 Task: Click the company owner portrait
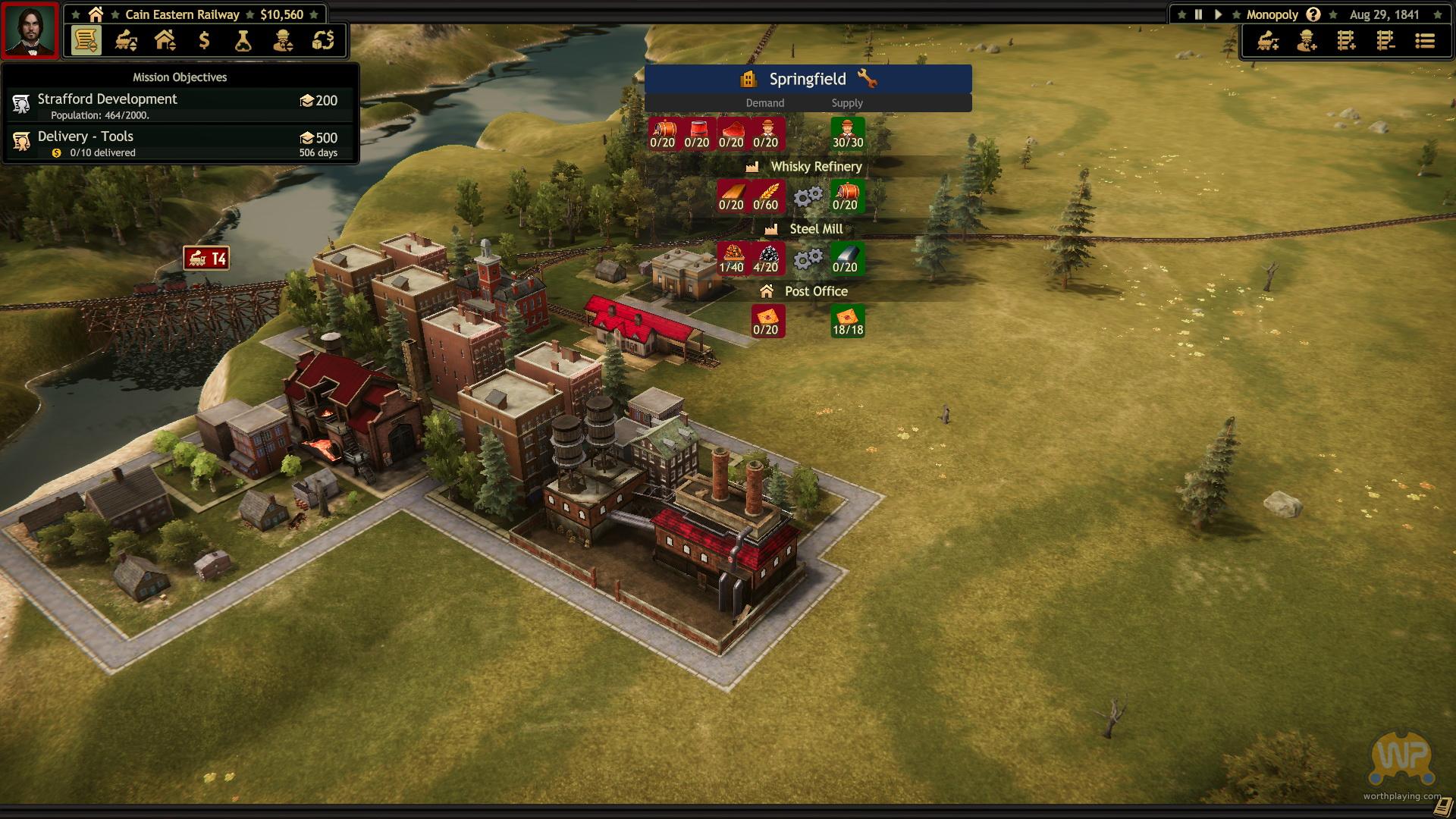pos(30,30)
